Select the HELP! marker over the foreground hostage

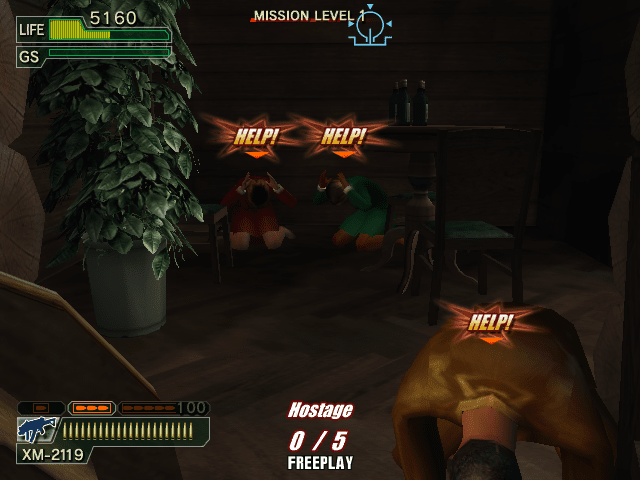coord(490,323)
